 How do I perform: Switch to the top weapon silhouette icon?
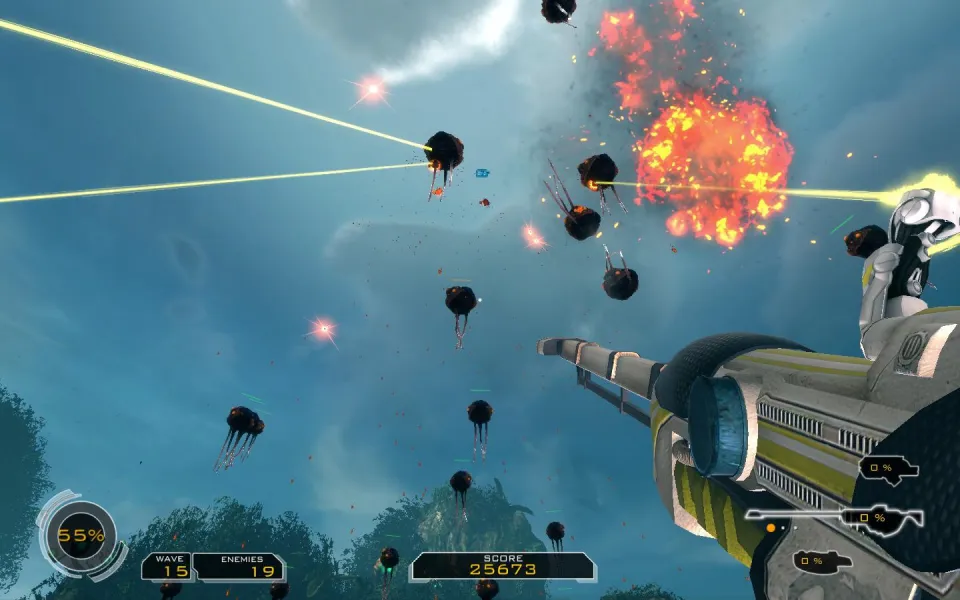click(x=887, y=468)
